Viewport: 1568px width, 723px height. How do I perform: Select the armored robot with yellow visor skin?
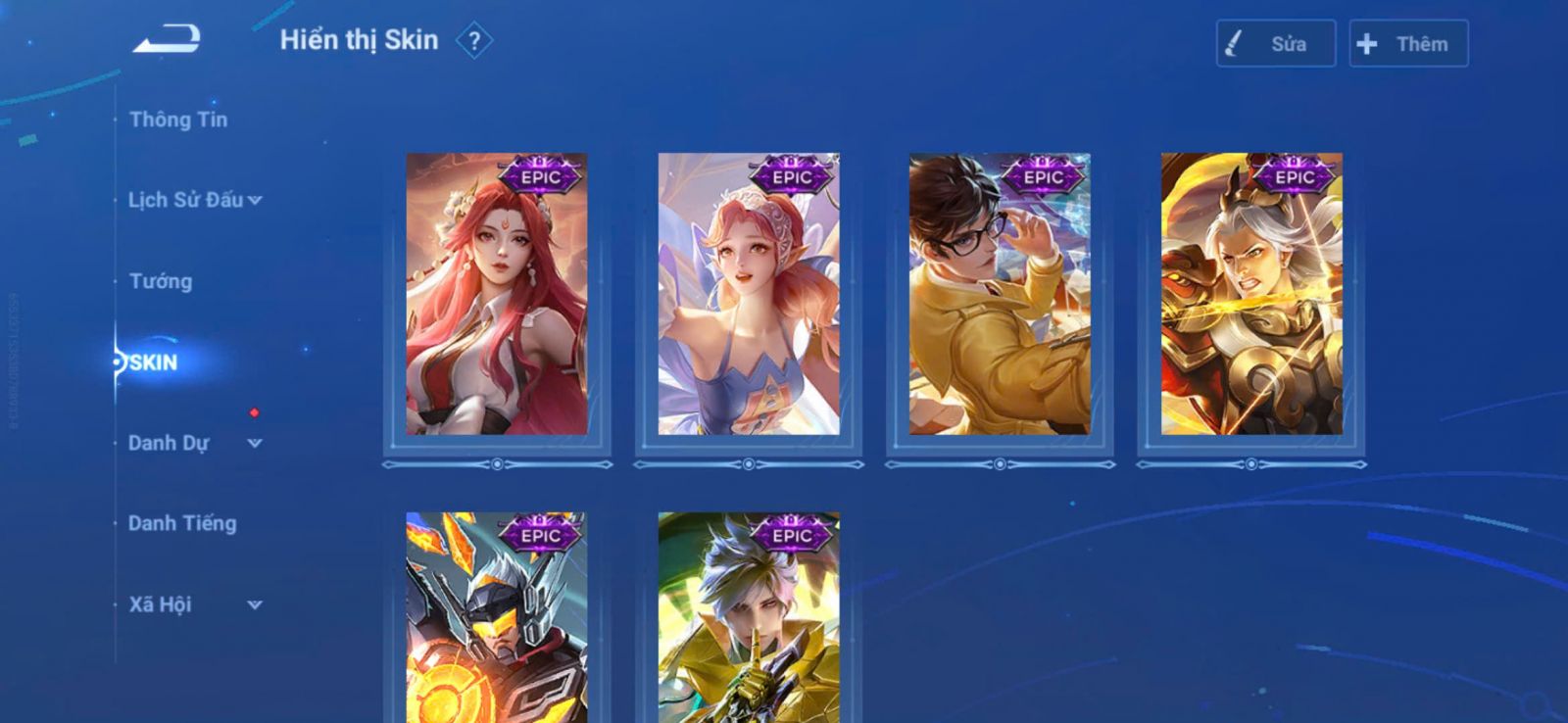click(497, 619)
